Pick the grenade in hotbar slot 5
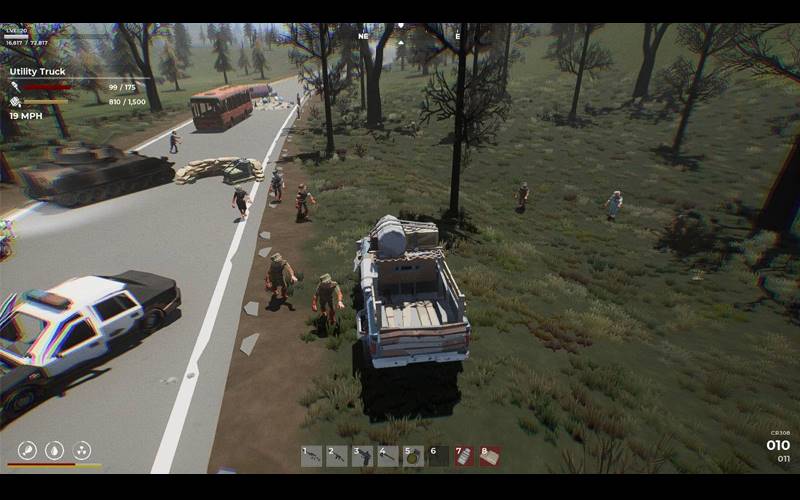Screen dimensions: 800x500 [x=413, y=456]
